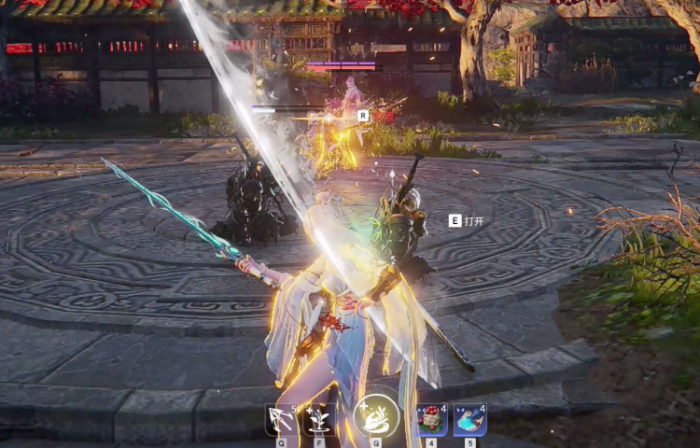Select the blue potion flask item slot

[469, 419]
